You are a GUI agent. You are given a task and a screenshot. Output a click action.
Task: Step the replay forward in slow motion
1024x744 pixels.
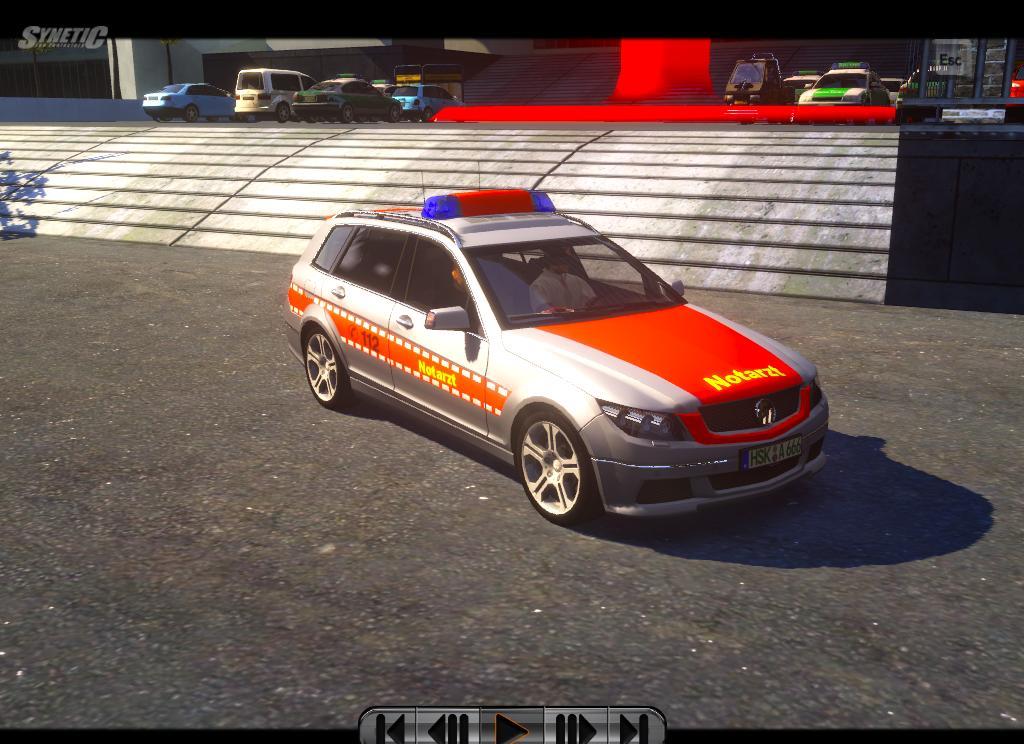click(574, 728)
